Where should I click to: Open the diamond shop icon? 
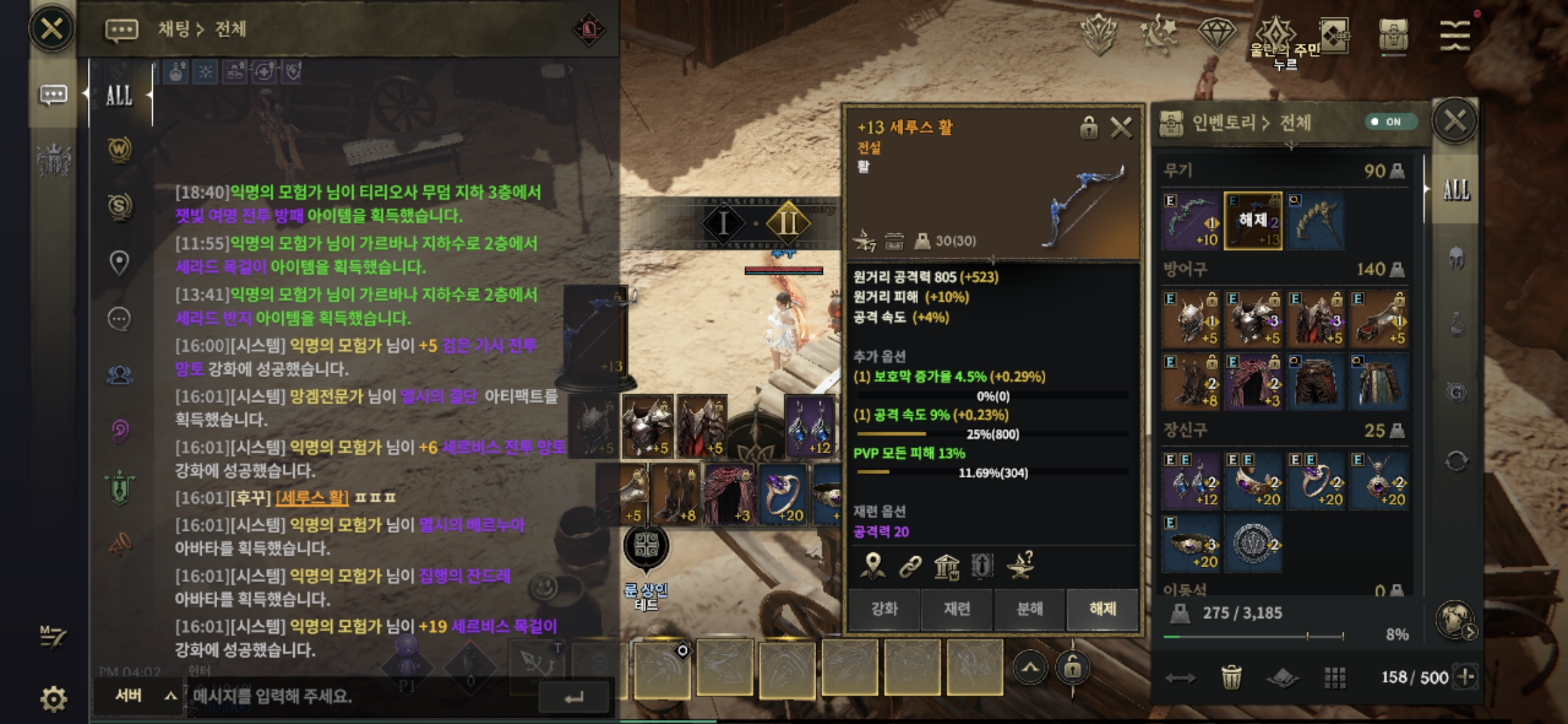coord(1216,32)
